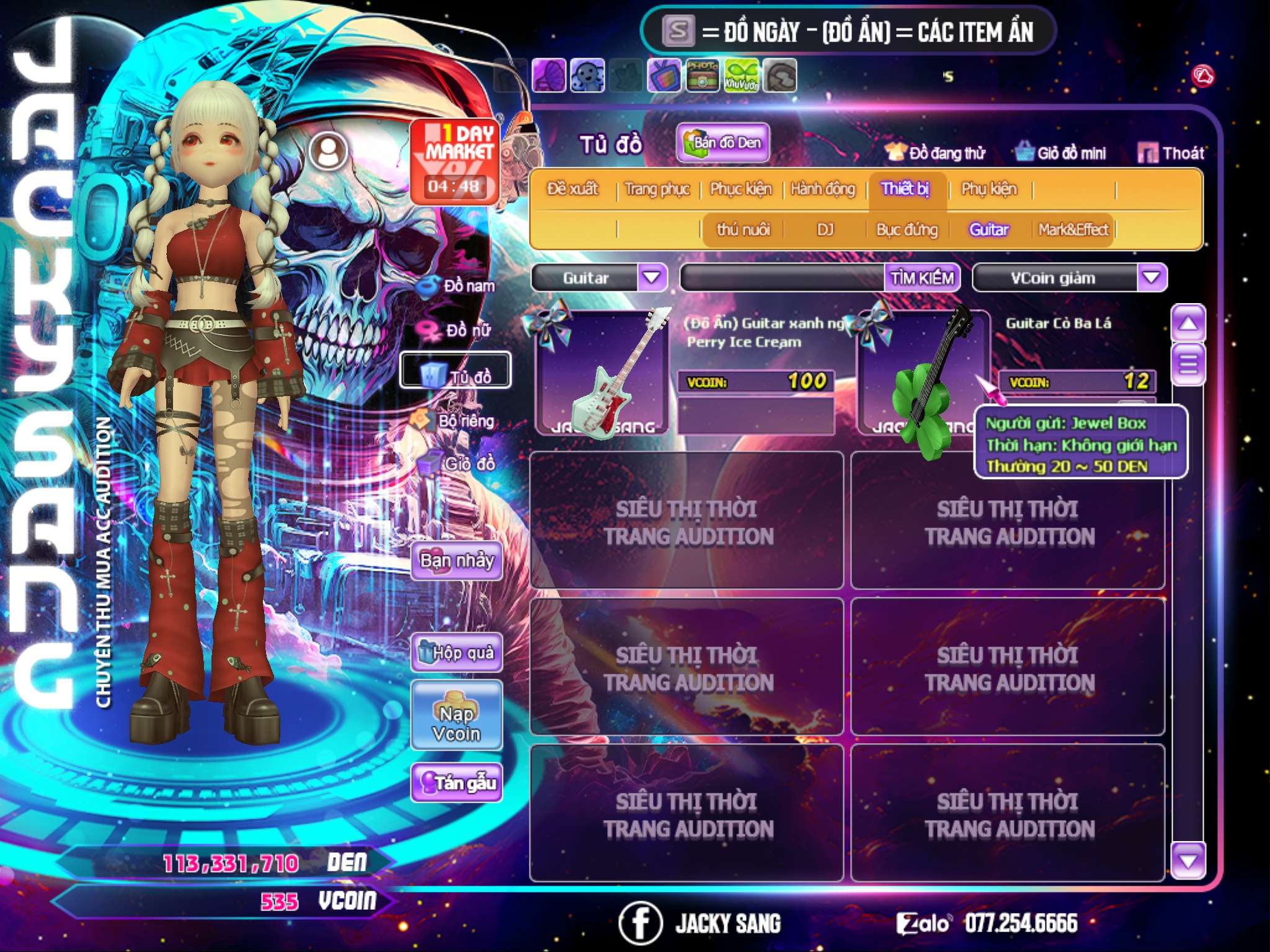Exit with the Thoát button
Screen dimensions: 1270x952
pyautogui.click(x=1171, y=152)
